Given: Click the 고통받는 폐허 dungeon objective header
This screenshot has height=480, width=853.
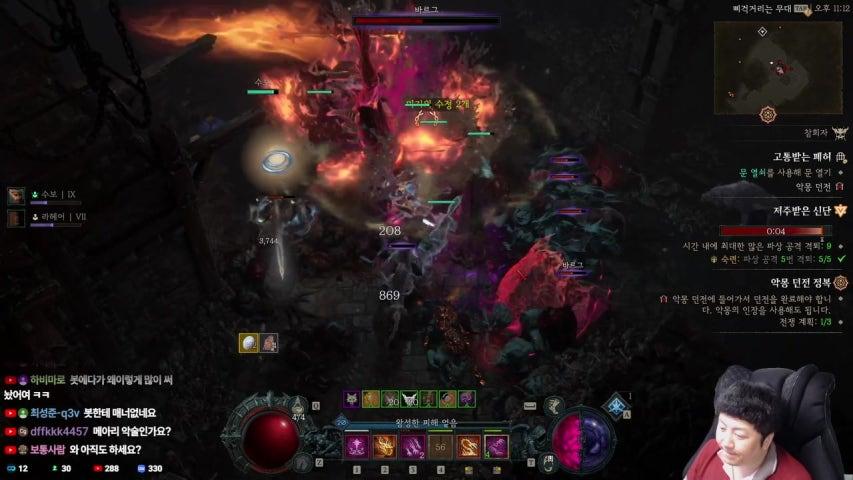Looking at the screenshot, I should [x=803, y=157].
